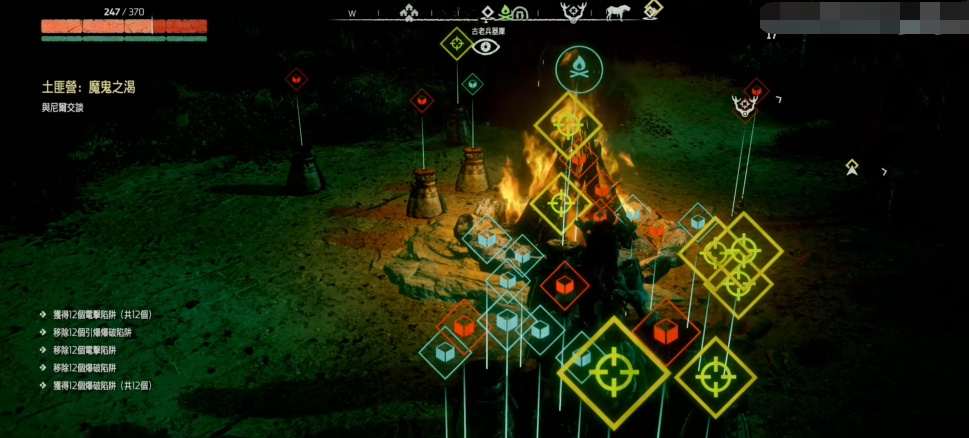
Task: Click the white mount horse icon on compass
Action: coord(618,13)
